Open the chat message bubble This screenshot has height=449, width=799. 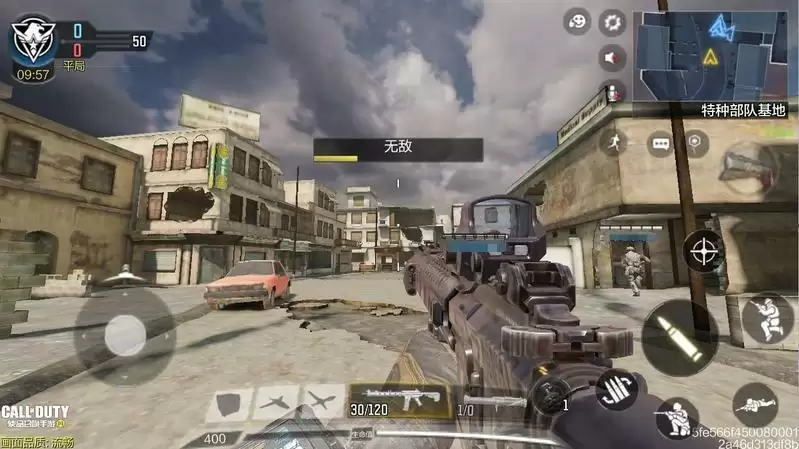point(660,143)
